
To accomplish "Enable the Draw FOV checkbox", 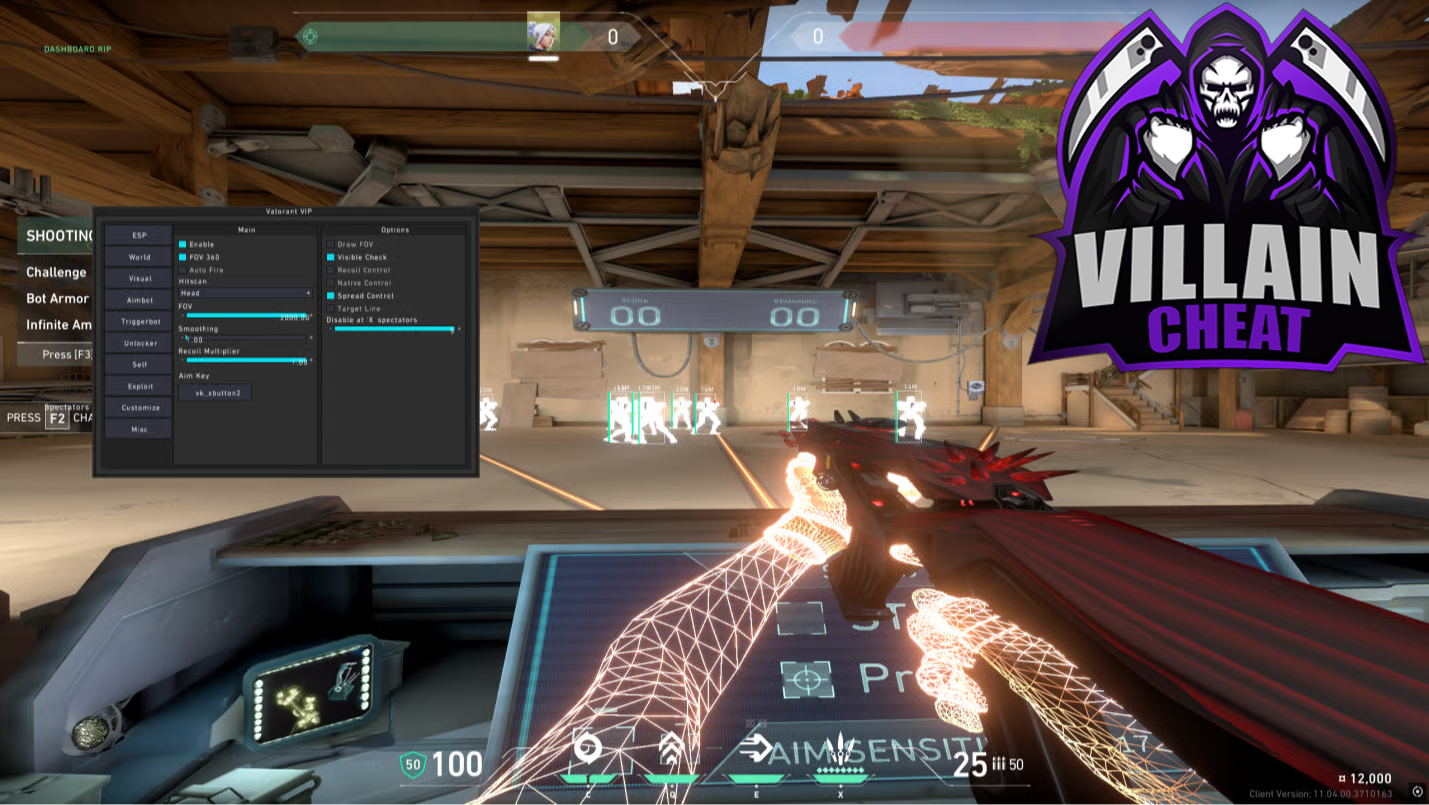I will 331,244.
